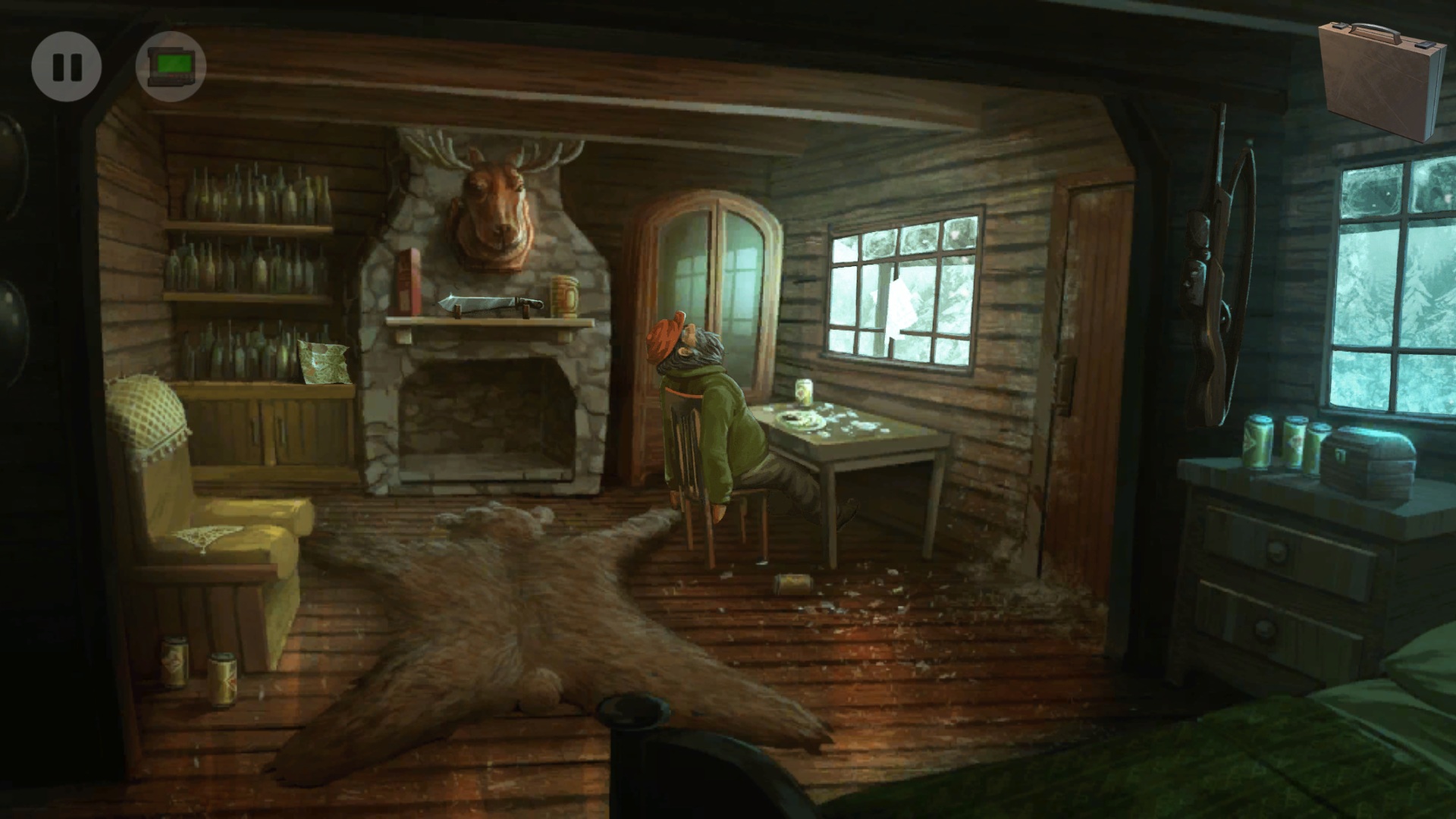This screenshot has width=1456, height=819.
Task: Pause the game with the pause button
Action: [67, 67]
